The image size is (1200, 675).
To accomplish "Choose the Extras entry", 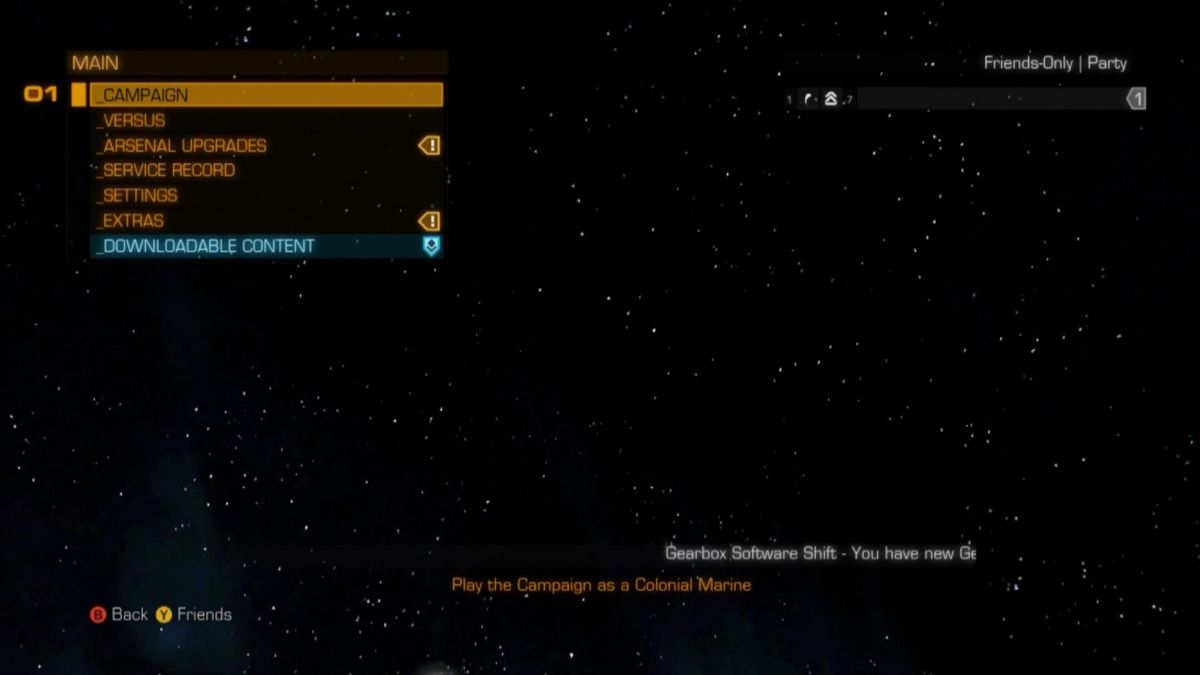I will [266, 220].
